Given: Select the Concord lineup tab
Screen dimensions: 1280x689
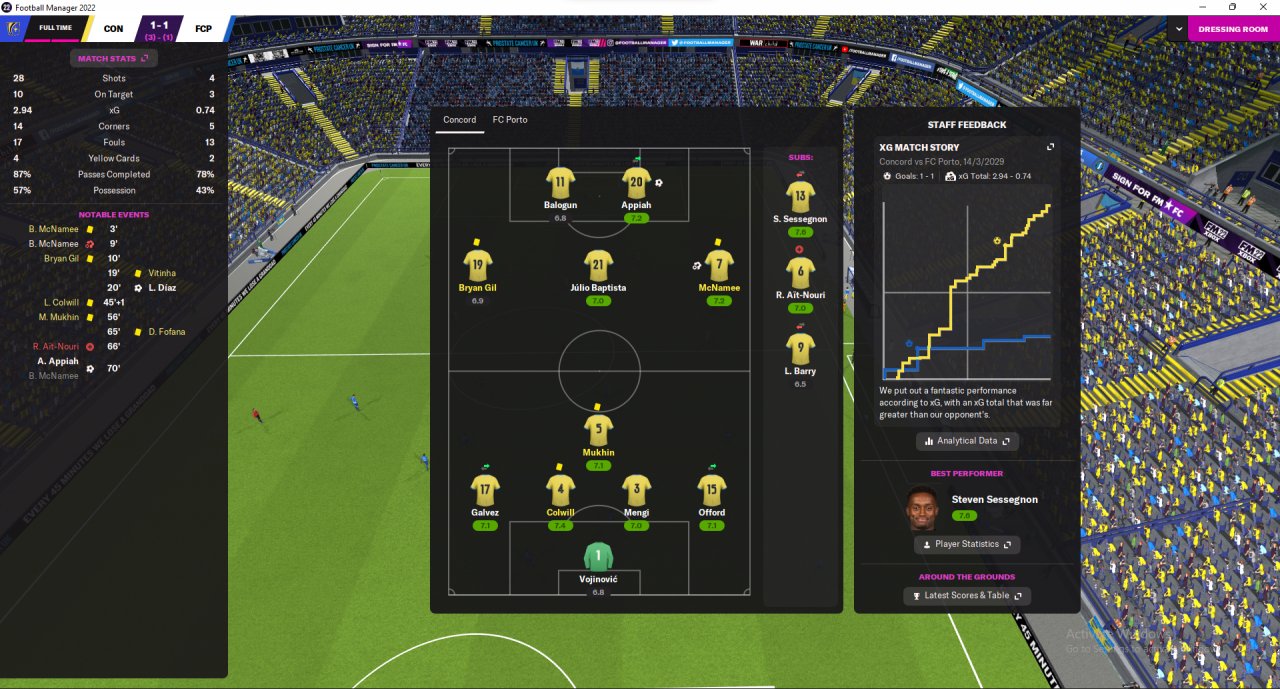Looking at the screenshot, I should (x=460, y=120).
